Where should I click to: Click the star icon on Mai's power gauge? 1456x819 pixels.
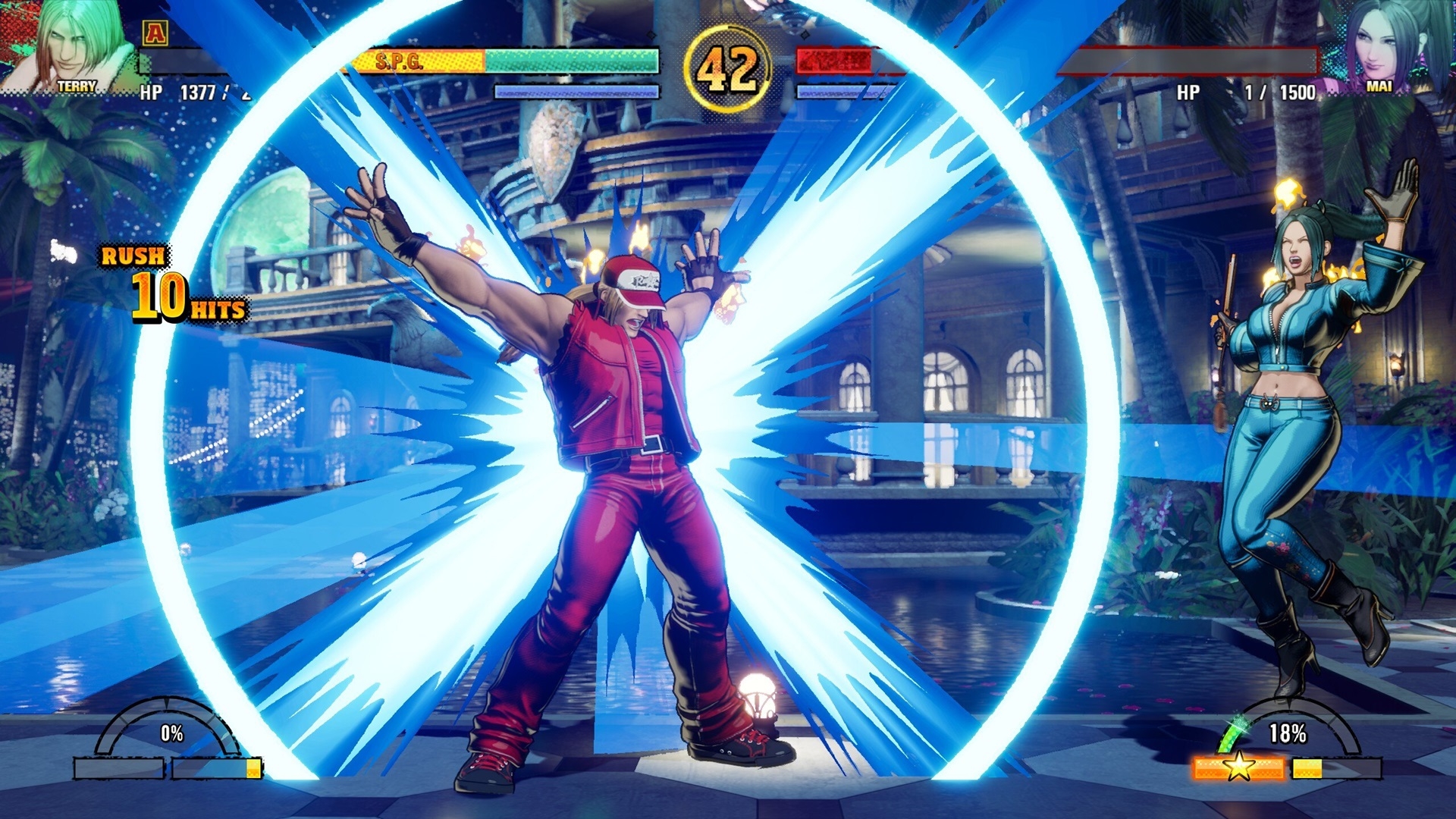click(x=1238, y=767)
